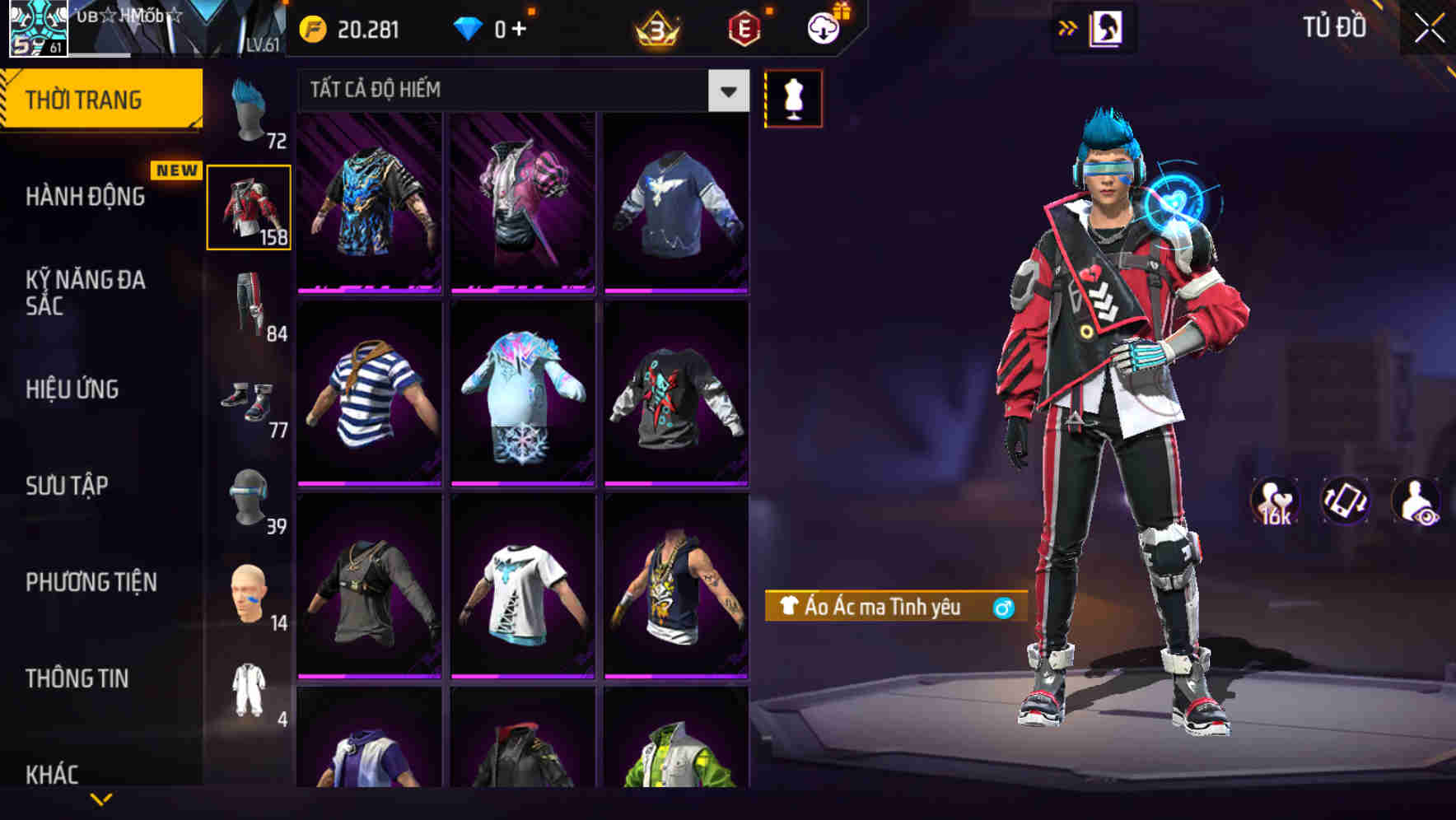Collapse the sidebar with the double arrows
1456x820 pixels.
[1068, 27]
